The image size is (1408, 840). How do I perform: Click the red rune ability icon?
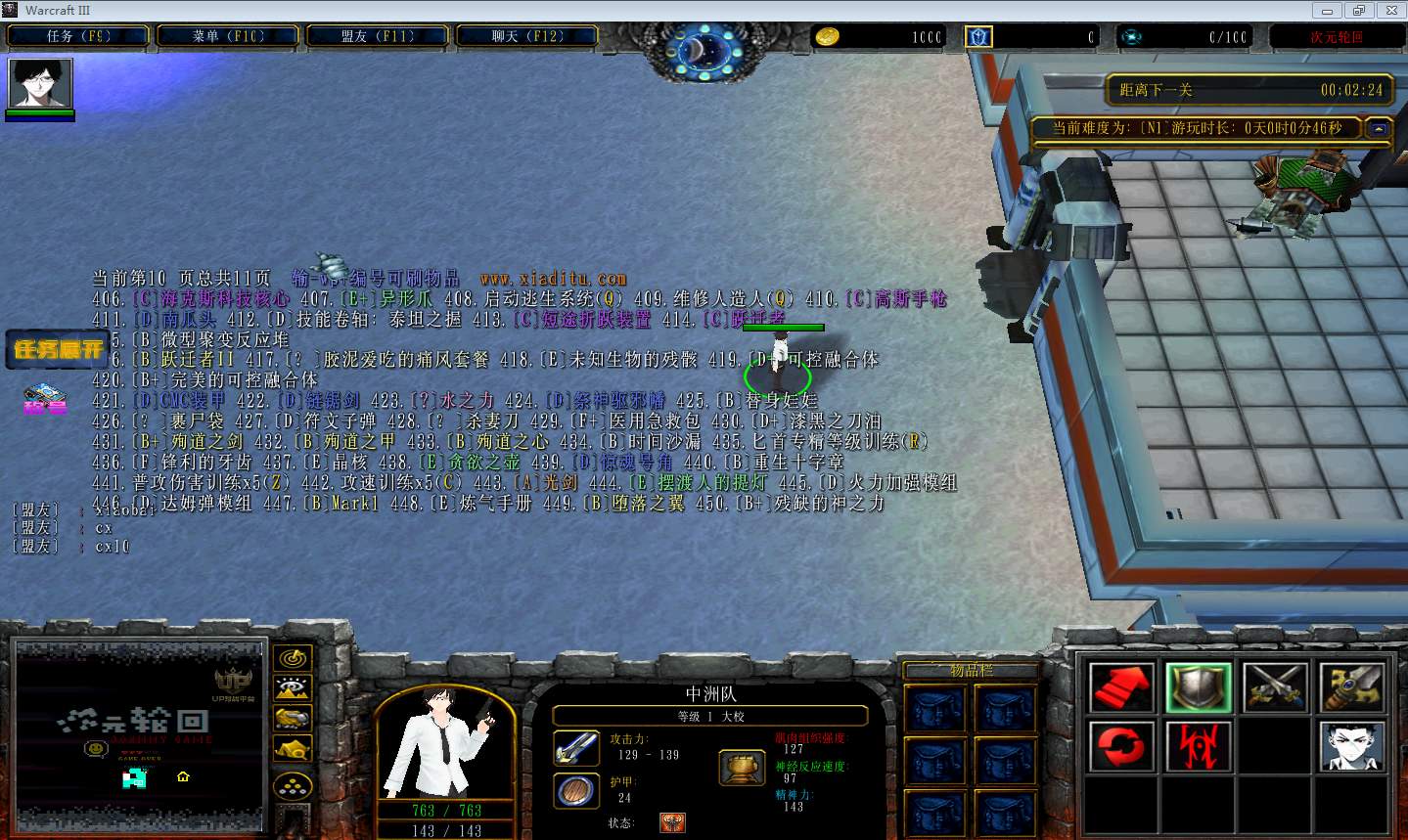click(x=1198, y=745)
